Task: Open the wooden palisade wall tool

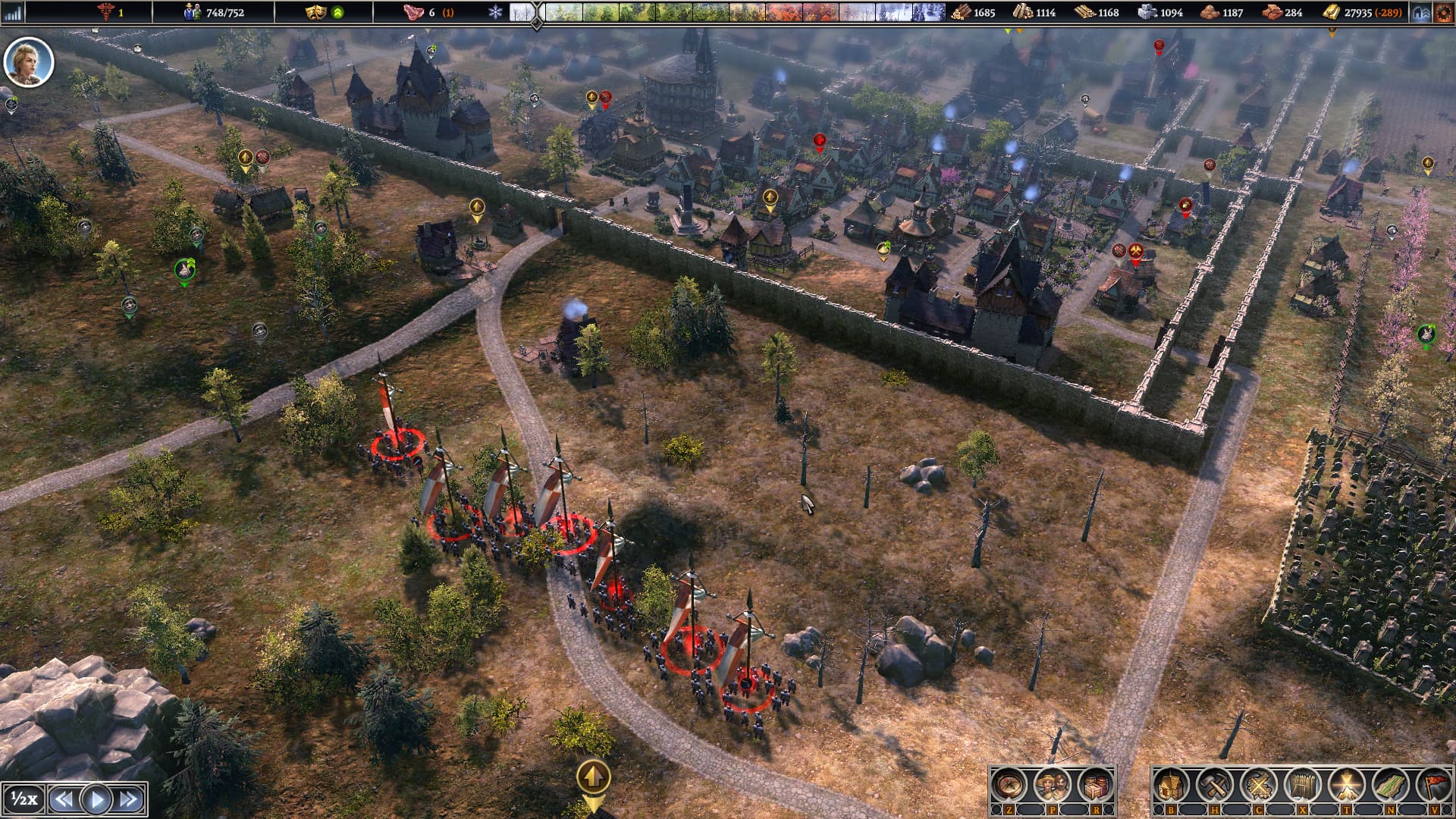Action: [x=1302, y=786]
